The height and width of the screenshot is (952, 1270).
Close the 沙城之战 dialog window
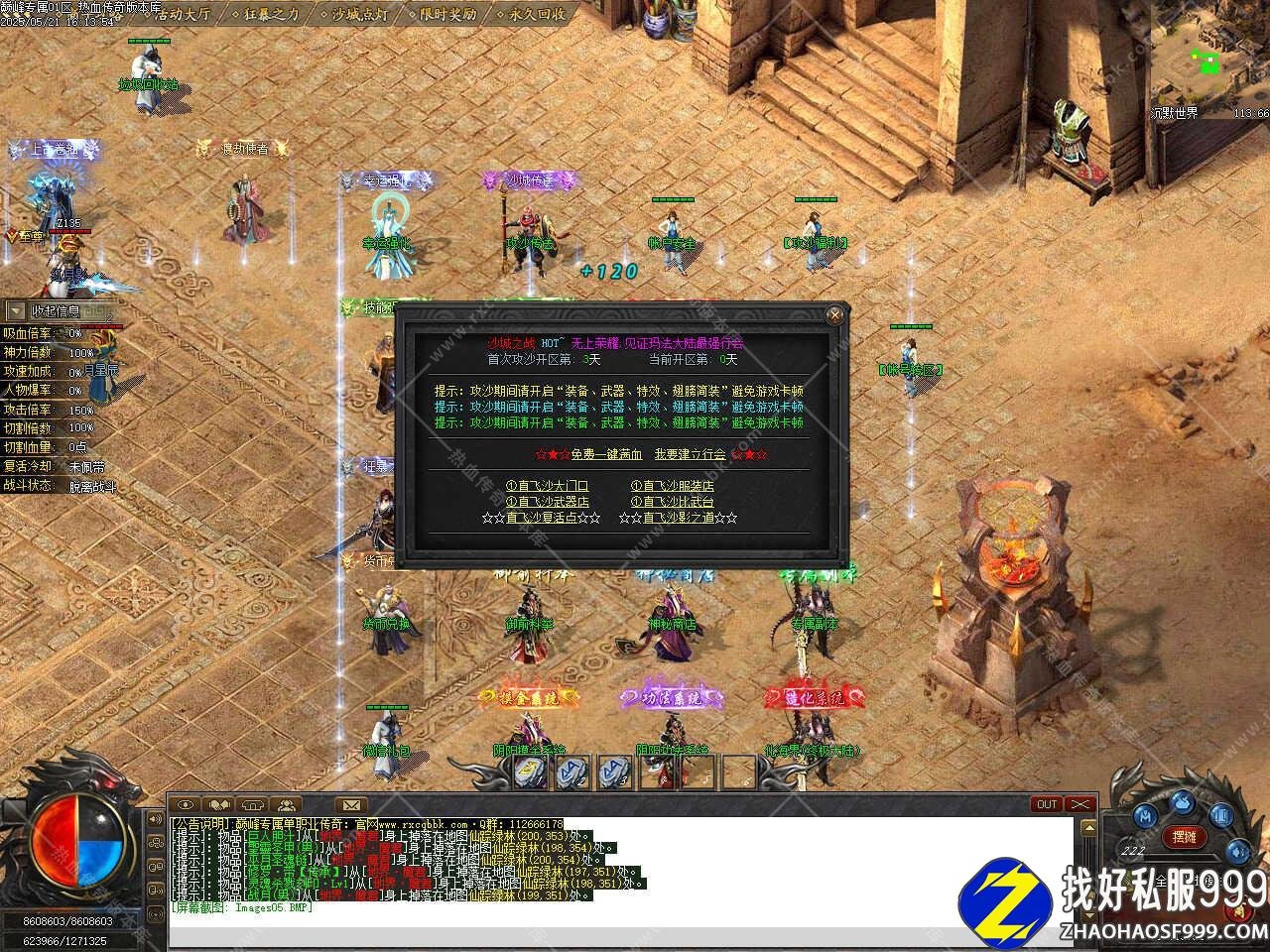click(835, 315)
